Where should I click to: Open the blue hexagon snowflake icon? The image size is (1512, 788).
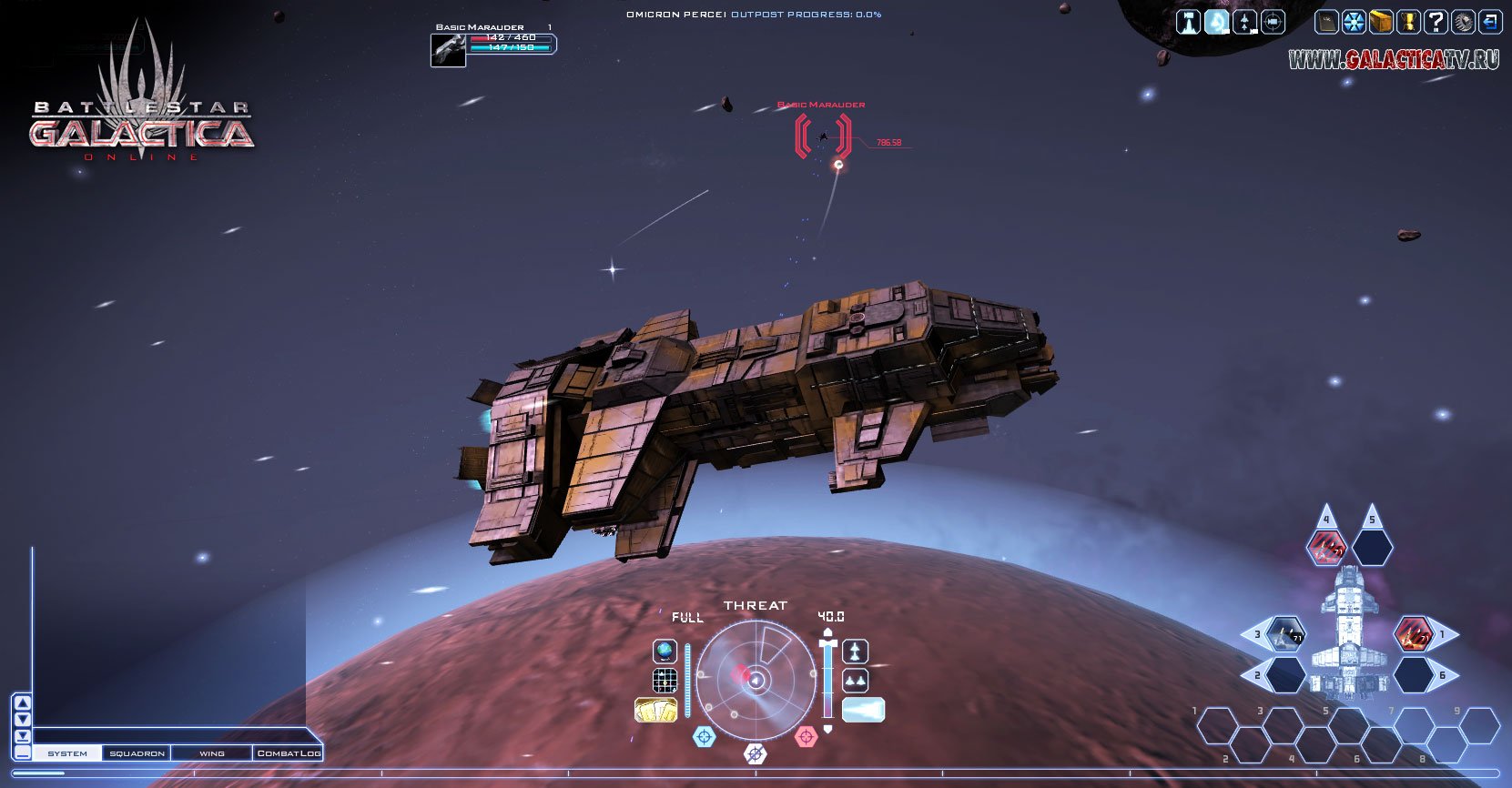1355,22
